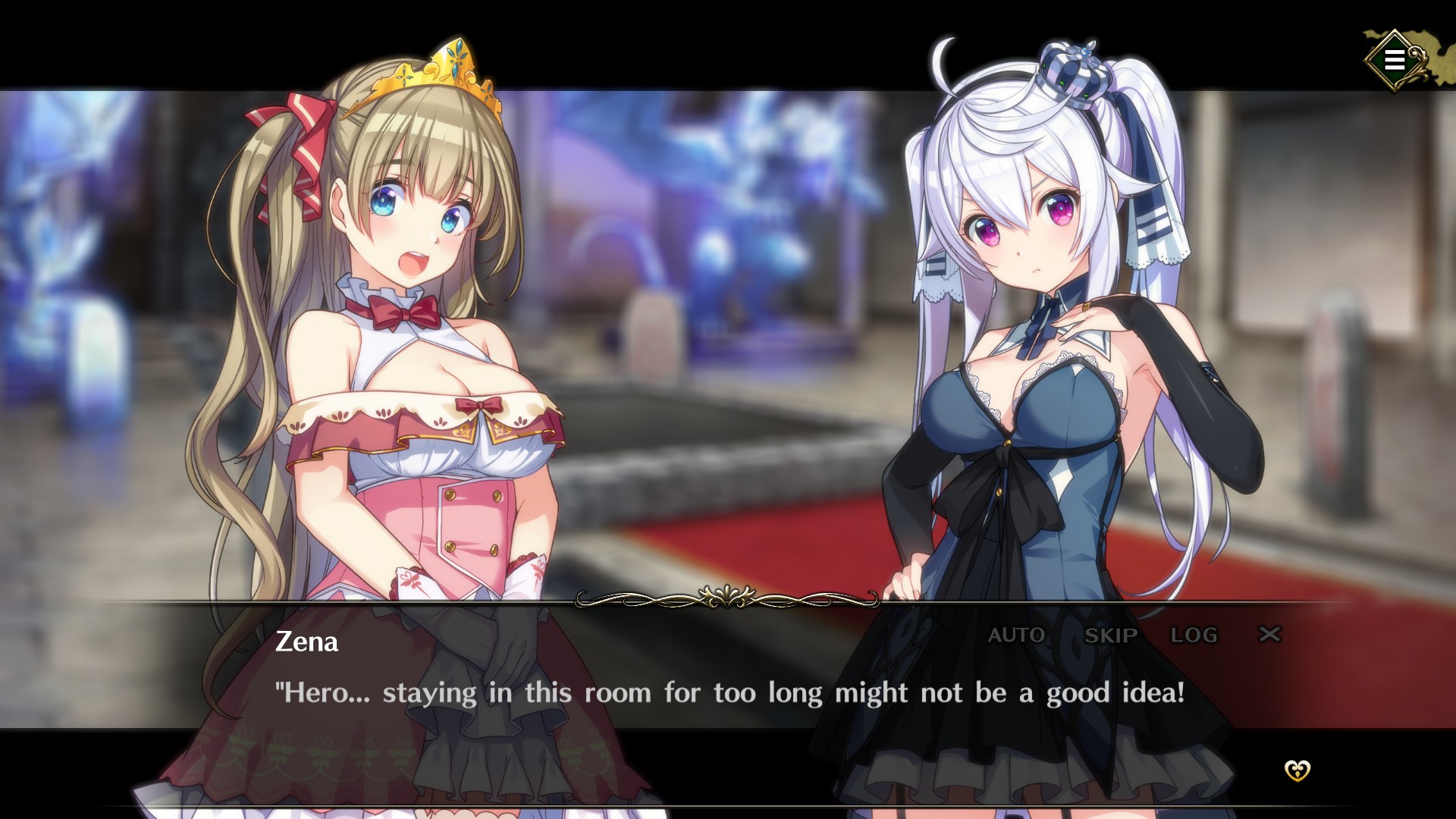This screenshot has height=819, width=1456.
Task: Activate SKIP to fast-forward dialogue
Action: click(x=1111, y=635)
